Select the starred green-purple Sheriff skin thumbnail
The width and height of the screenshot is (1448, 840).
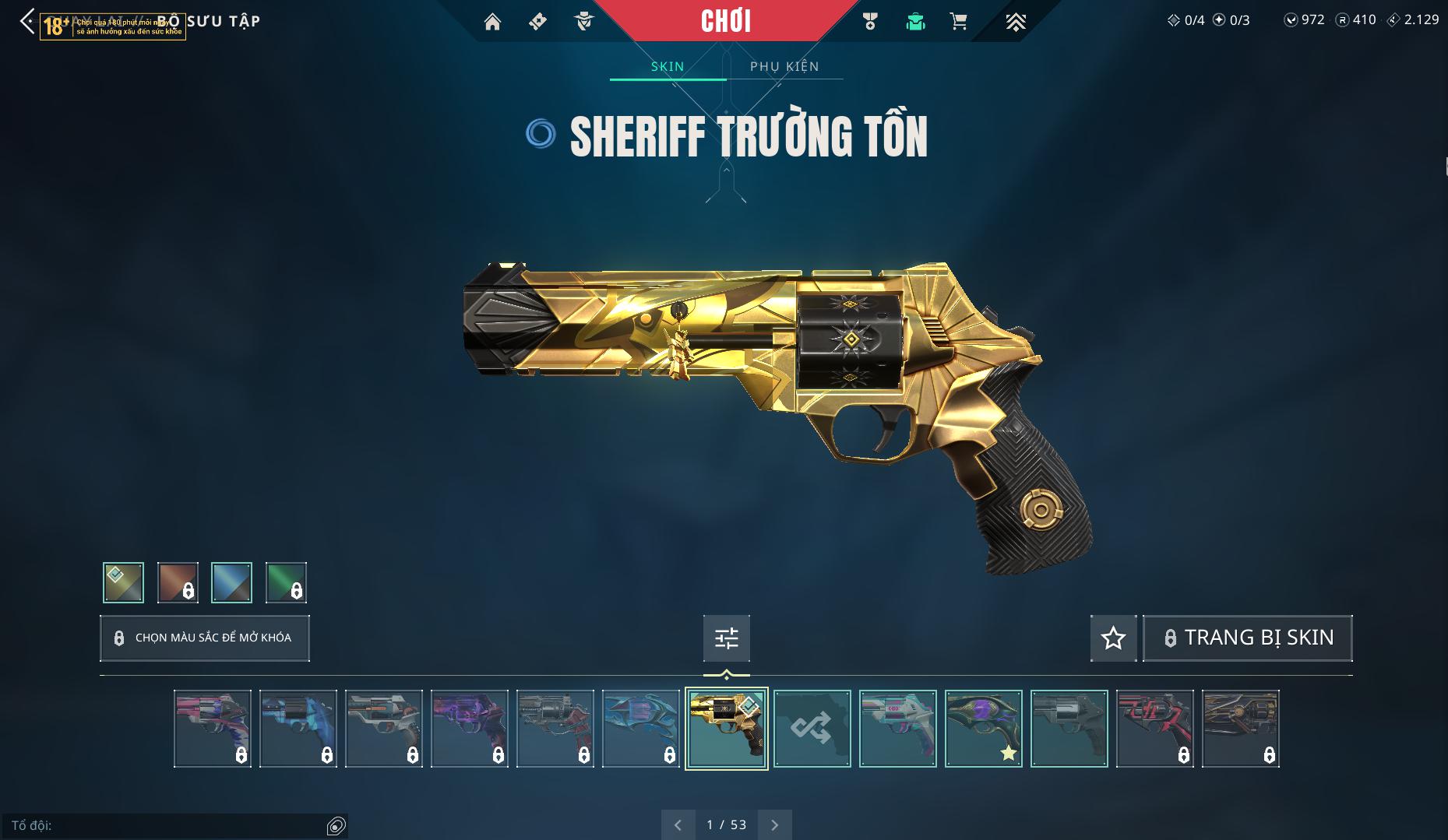point(983,729)
